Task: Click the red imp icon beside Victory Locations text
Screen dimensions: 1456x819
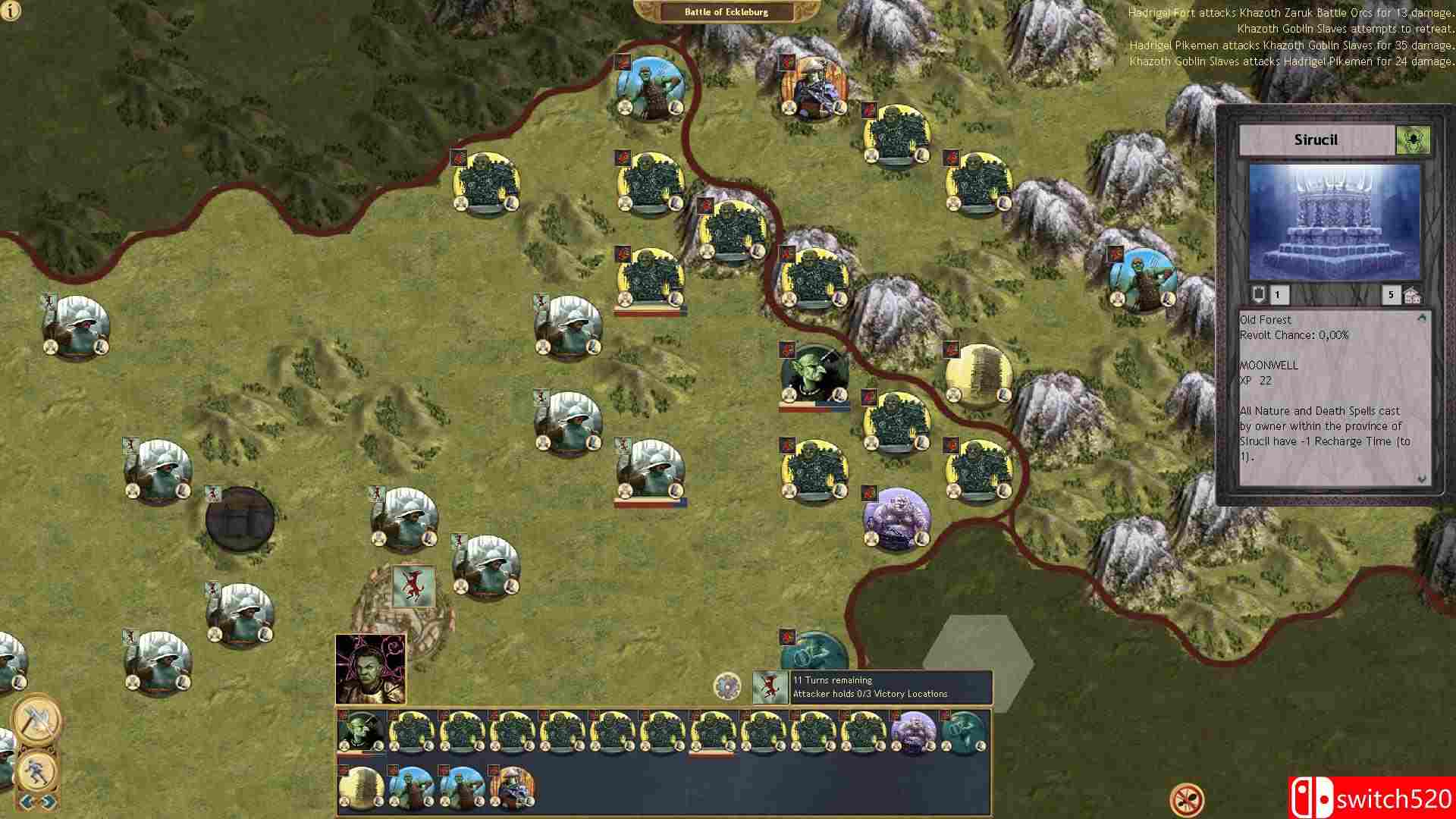Action: (771, 685)
